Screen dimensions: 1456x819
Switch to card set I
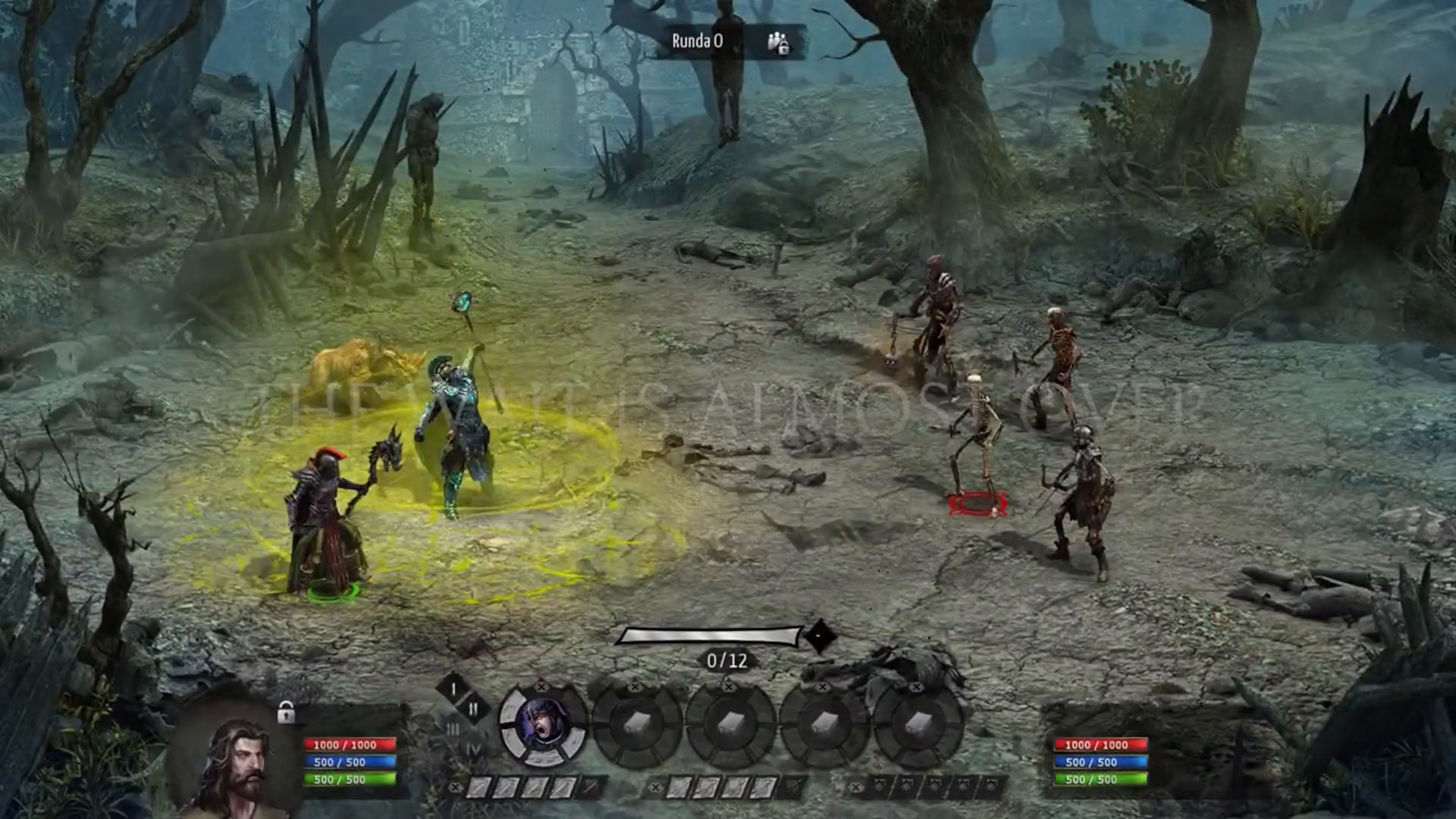coord(453,689)
